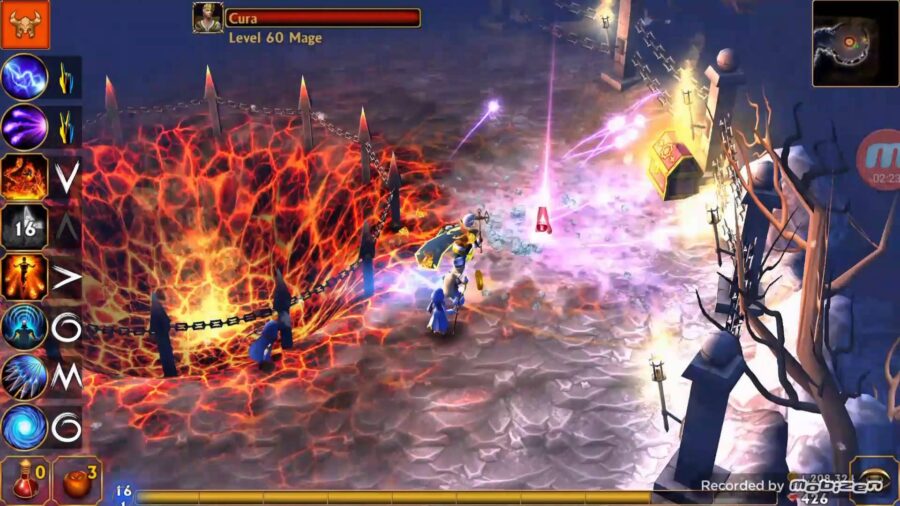
Task: Open the orange horned helmet menu
Action: point(25,25)
